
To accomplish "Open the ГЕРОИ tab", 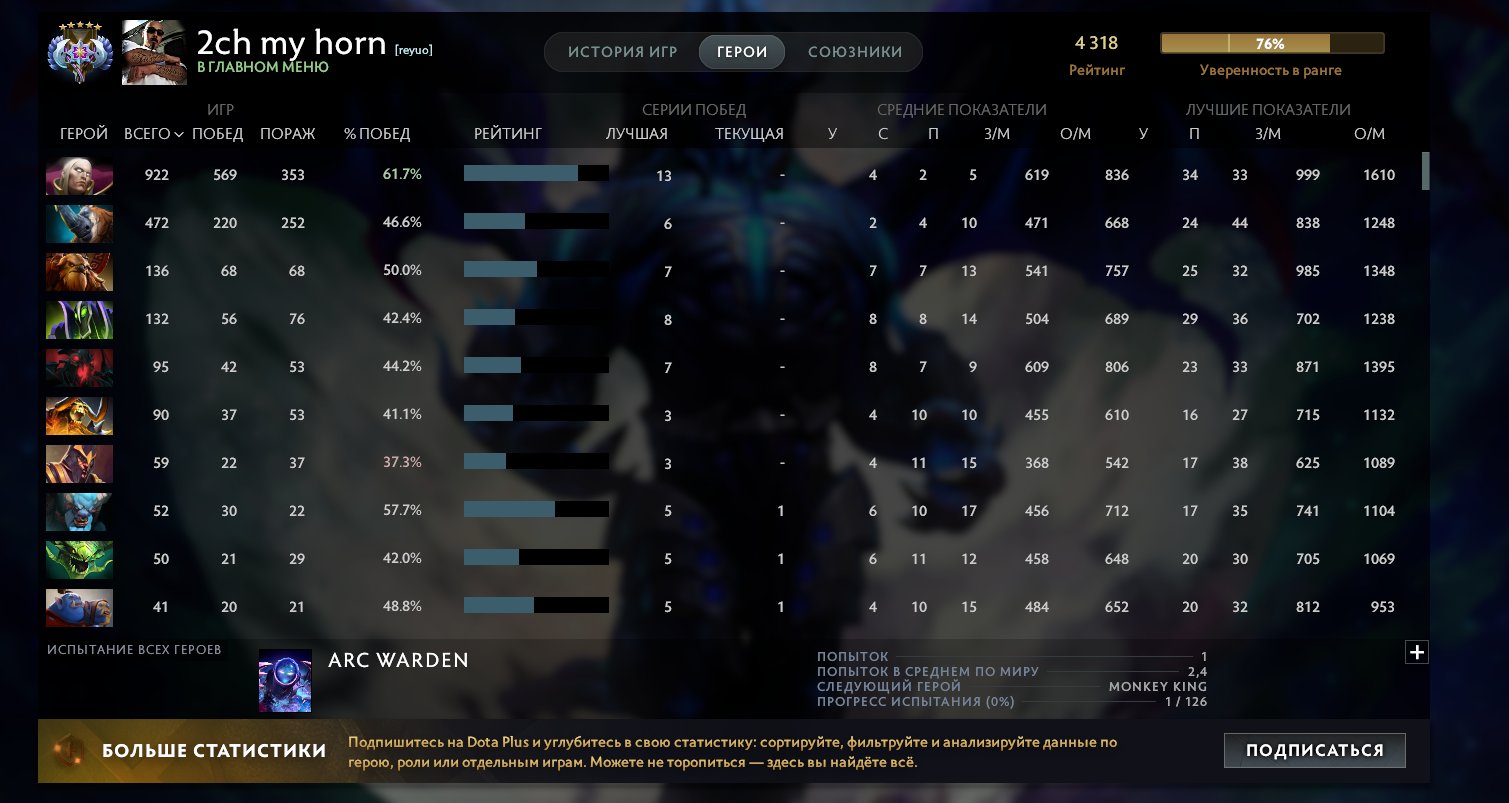I will click(x=741, y=51).
